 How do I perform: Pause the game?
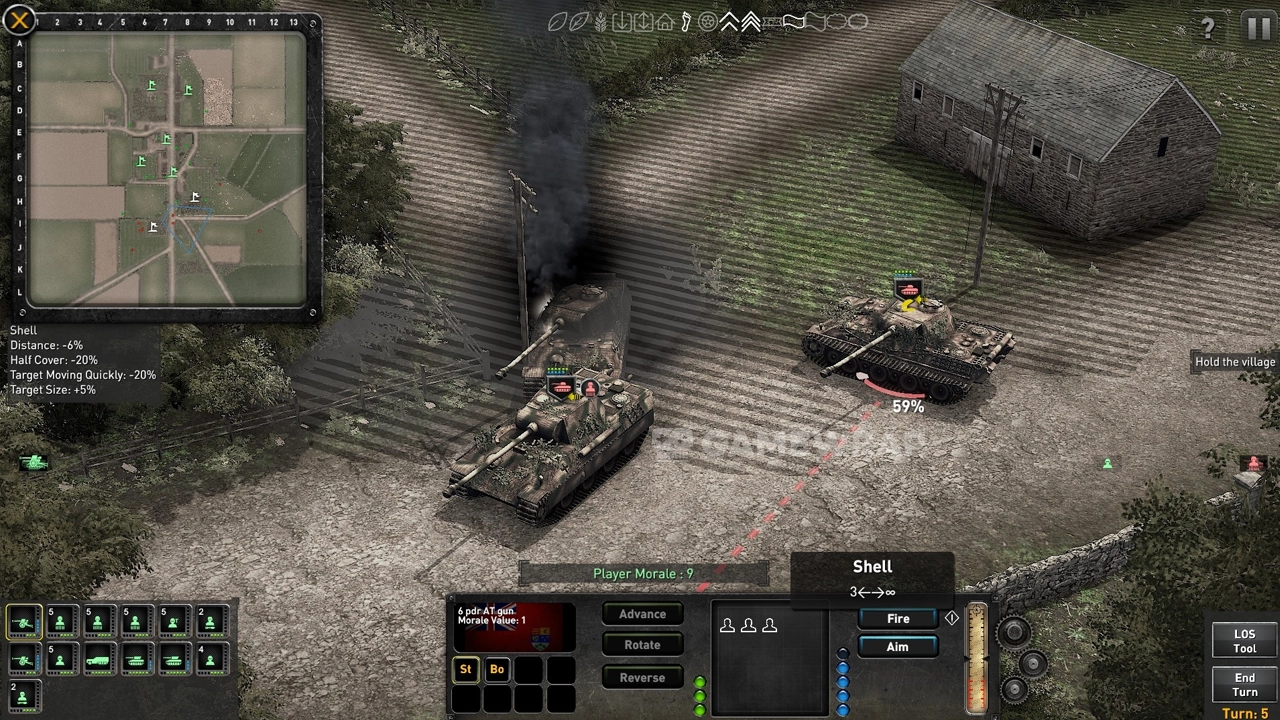pyautogui.click(x=1258, y=27)
